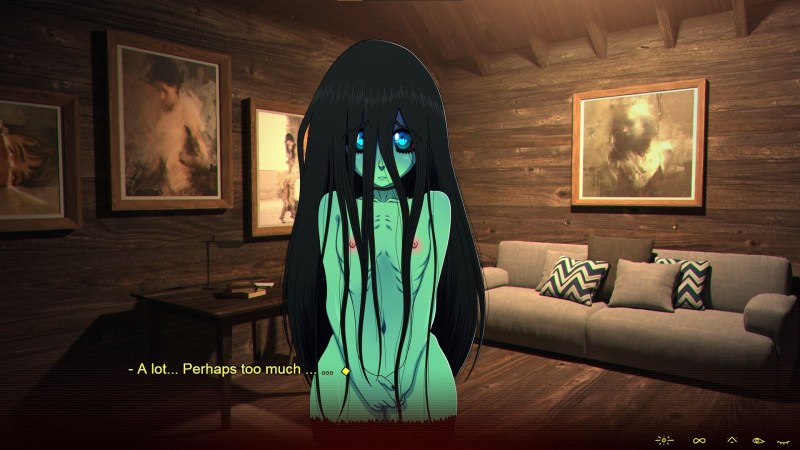Screen dimensions: 800x450
Task: Click the closed eye with lashes icon
Action: pyautogui.click(x=783, y=440)
